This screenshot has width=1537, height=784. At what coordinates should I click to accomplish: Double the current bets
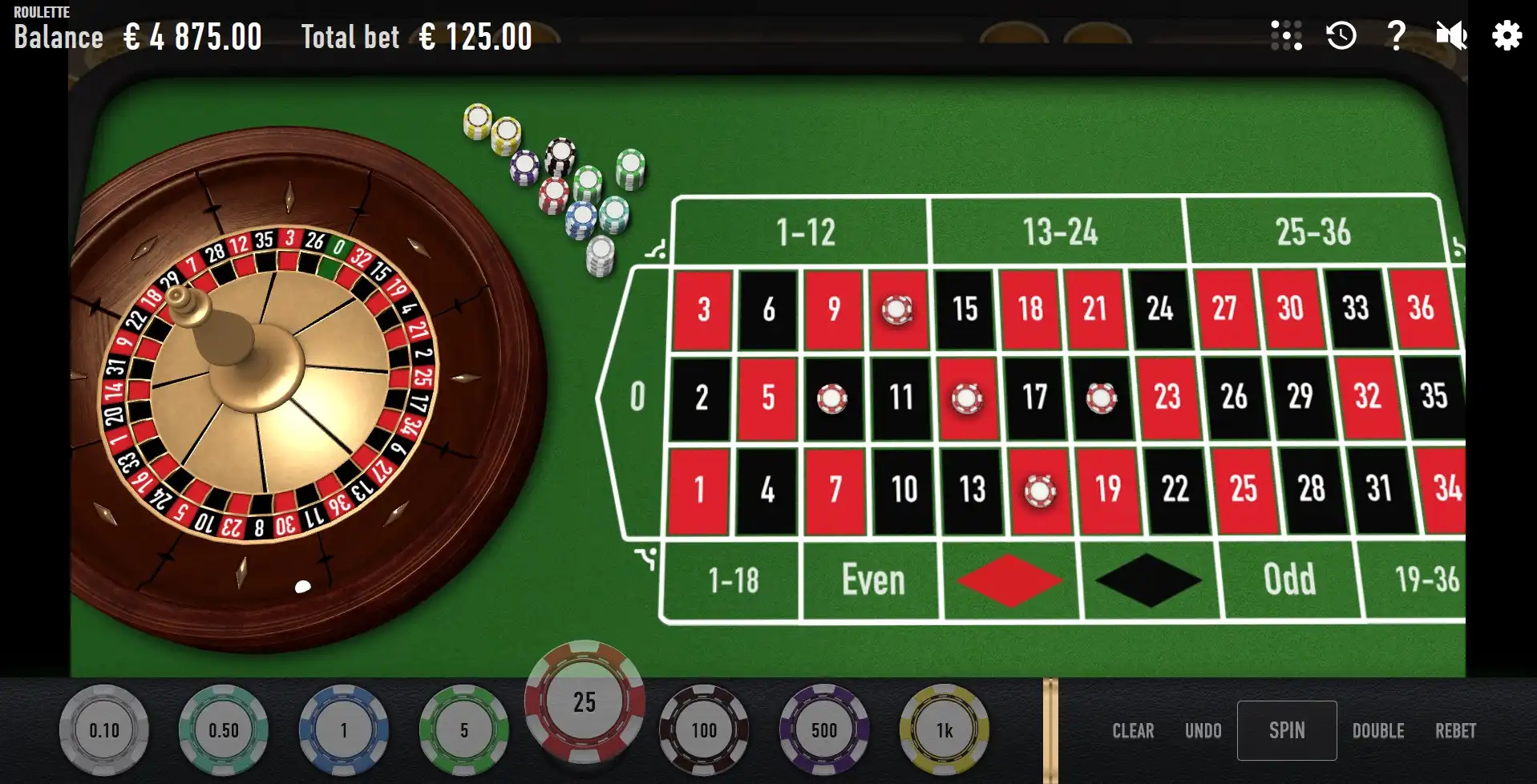1377,731
